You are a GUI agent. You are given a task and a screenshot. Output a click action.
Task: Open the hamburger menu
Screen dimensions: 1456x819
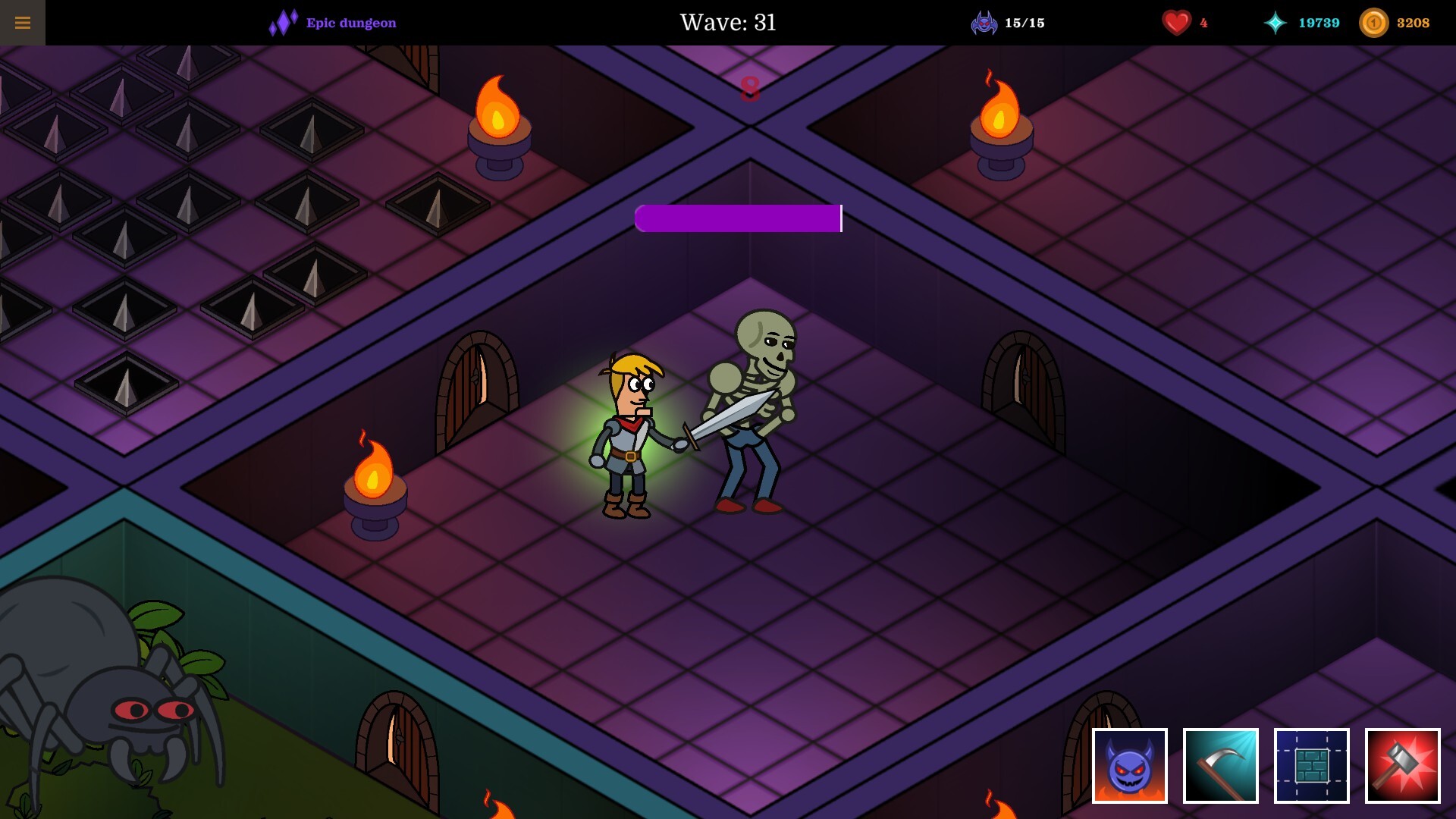pos(24,22)
